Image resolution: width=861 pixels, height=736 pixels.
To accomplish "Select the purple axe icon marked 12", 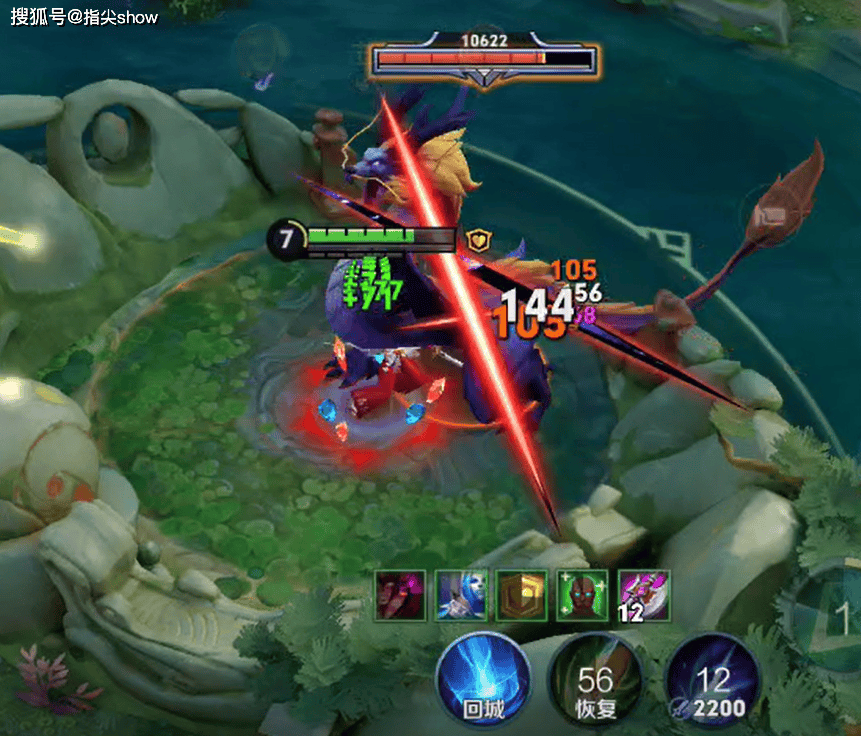I will (x=644, y=596).
